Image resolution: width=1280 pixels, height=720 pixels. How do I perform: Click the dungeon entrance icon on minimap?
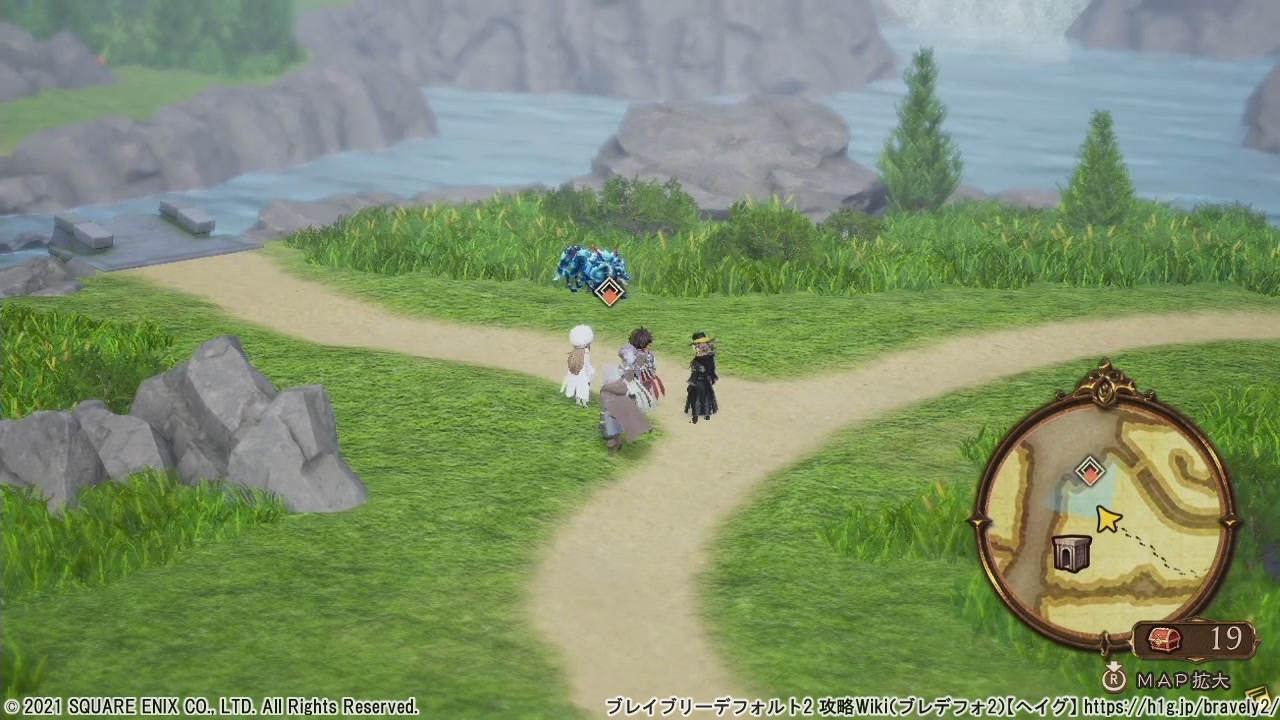1071,551
